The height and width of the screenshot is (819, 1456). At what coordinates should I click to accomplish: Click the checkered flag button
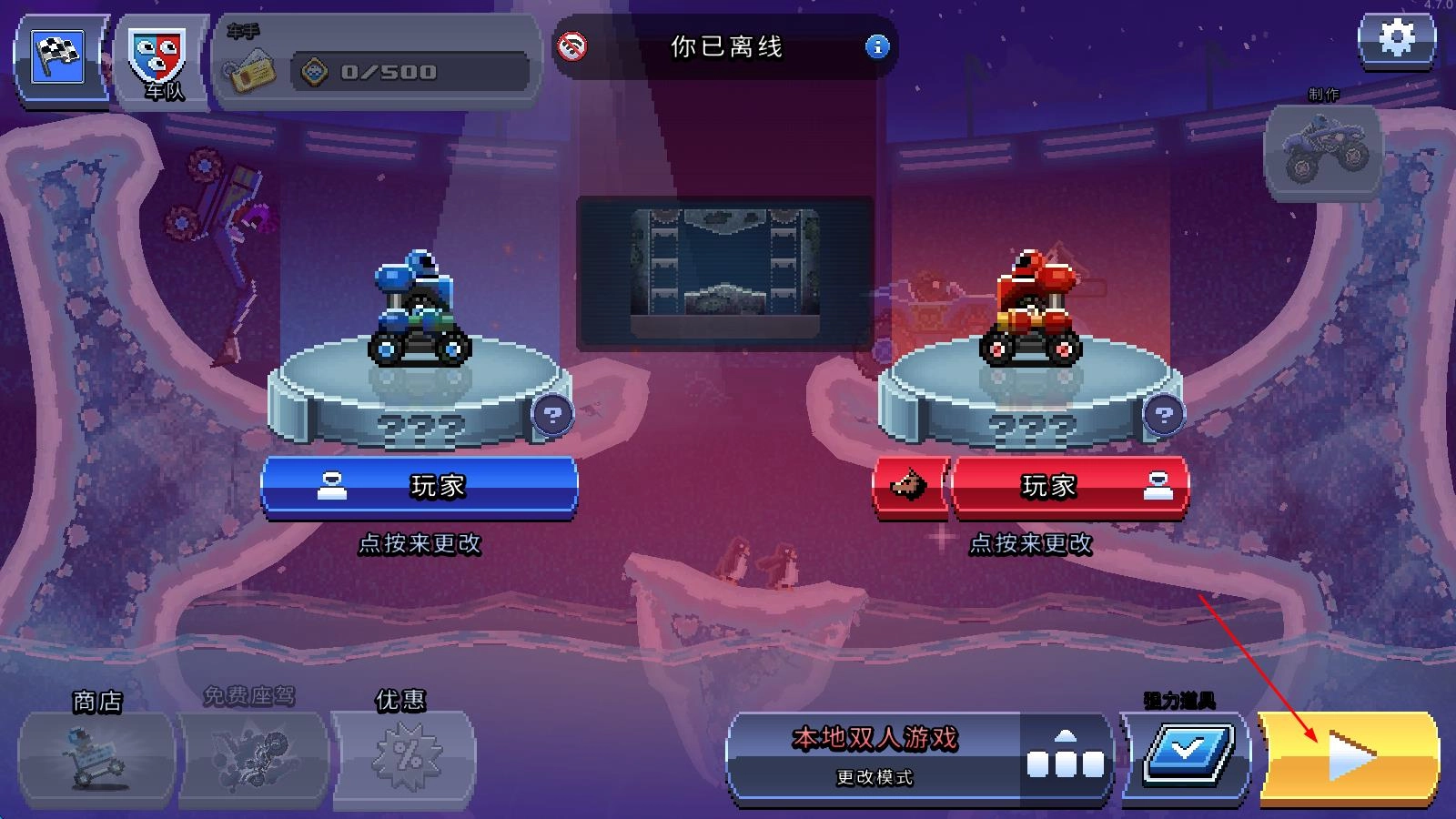pyautogui.click(x=58, y=57)
